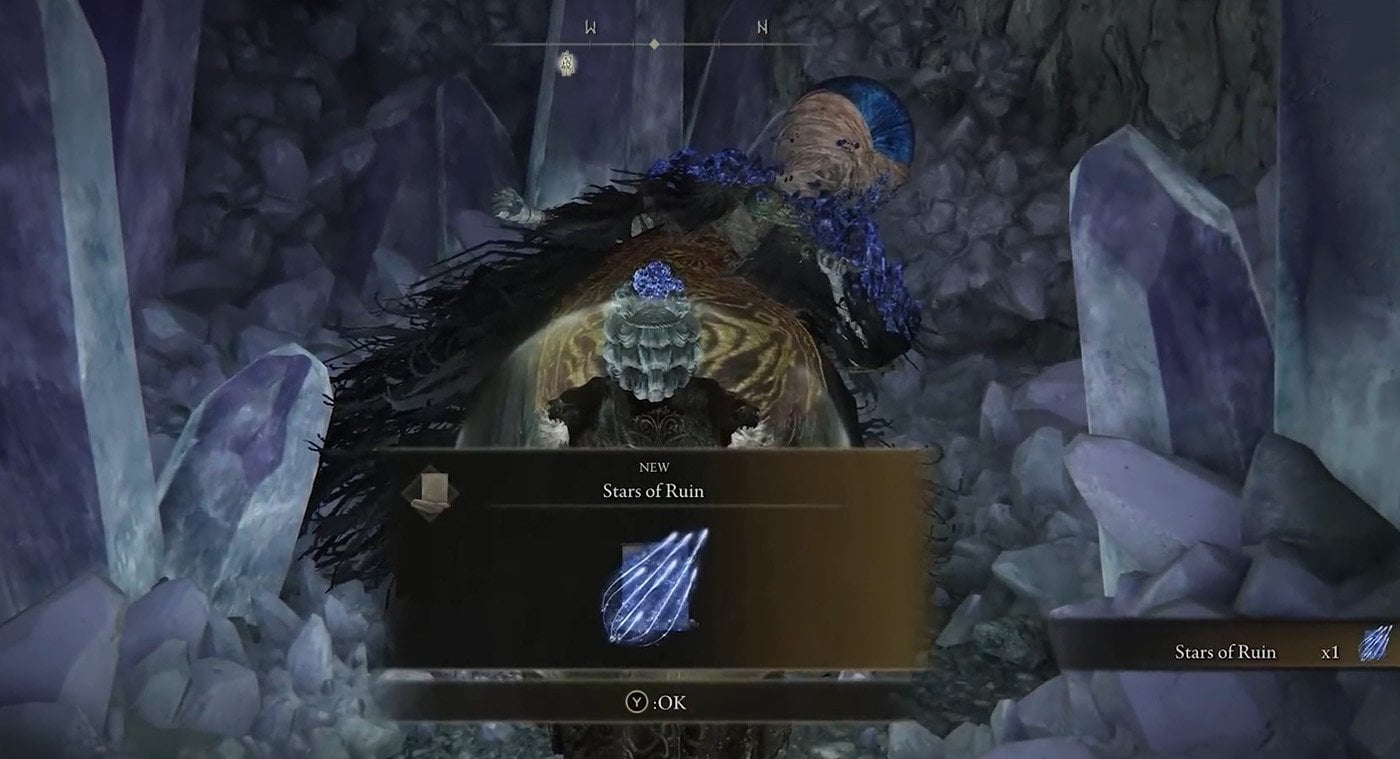Click the compass bar at the top
The image size is (1400, 759).
653,44
